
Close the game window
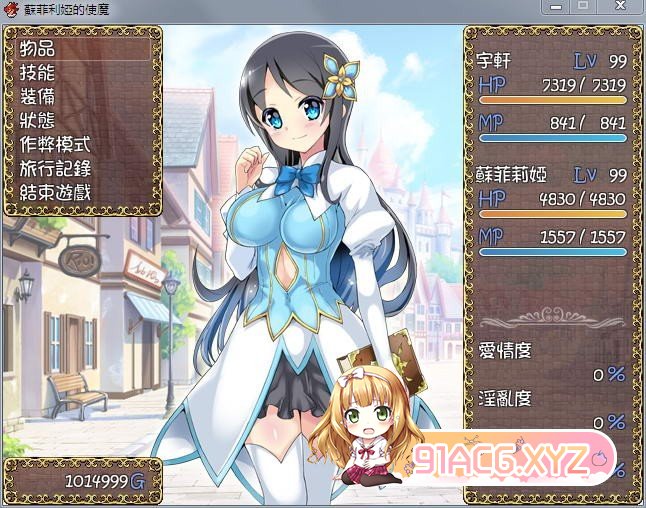pos(619,7)
